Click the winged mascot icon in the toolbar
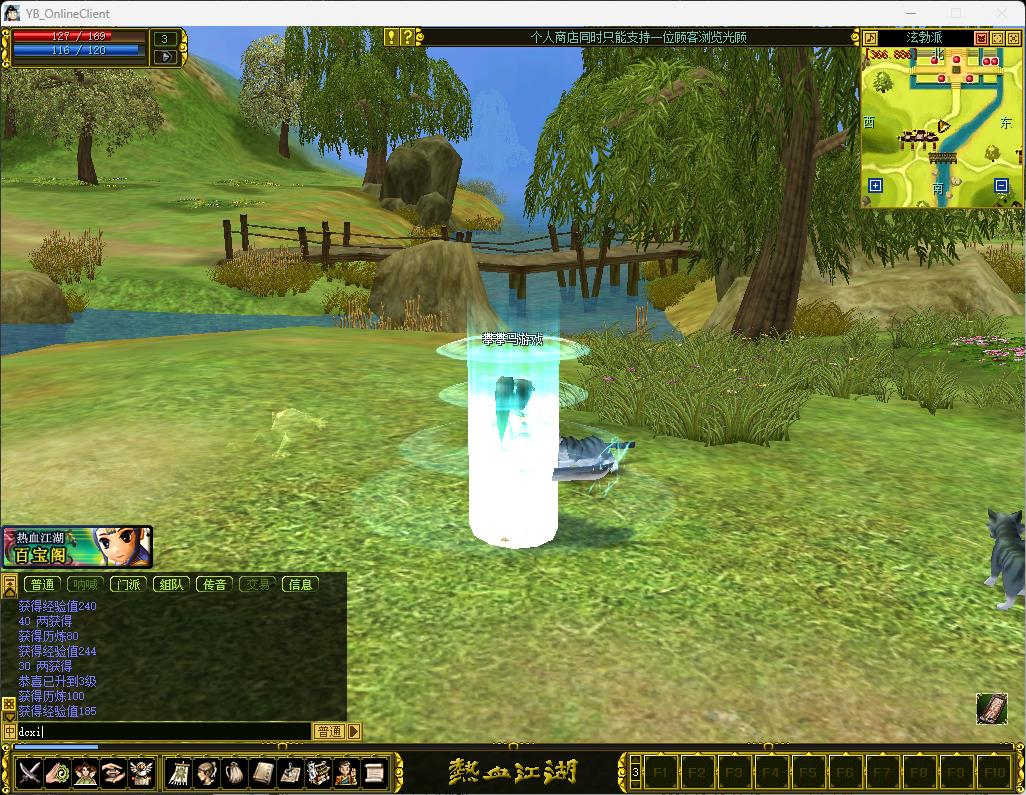Viewport: 1026px width, 795px height. click(x=141, y=772)
